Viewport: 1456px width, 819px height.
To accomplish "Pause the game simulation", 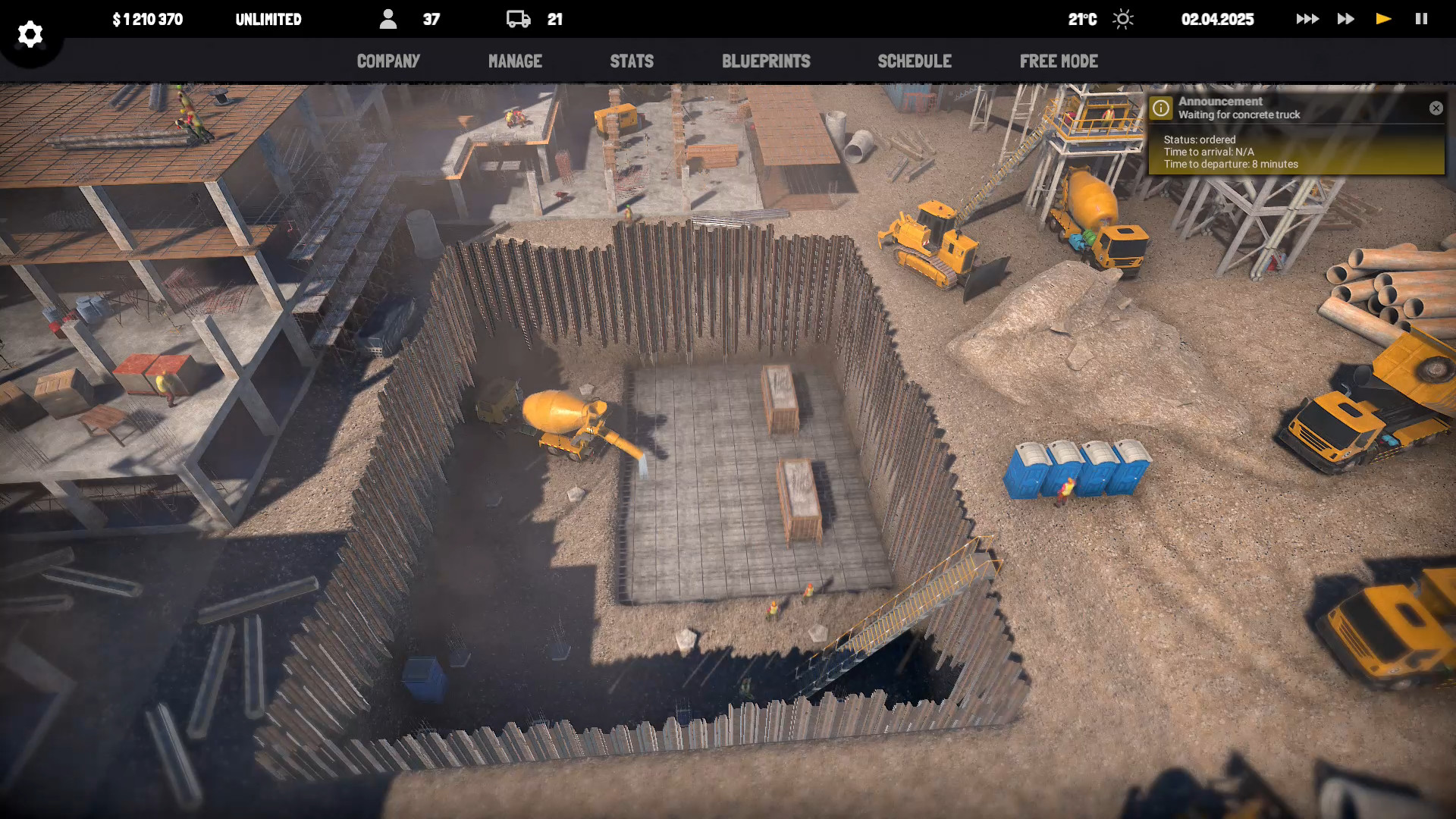I will tap(1420, 19).
